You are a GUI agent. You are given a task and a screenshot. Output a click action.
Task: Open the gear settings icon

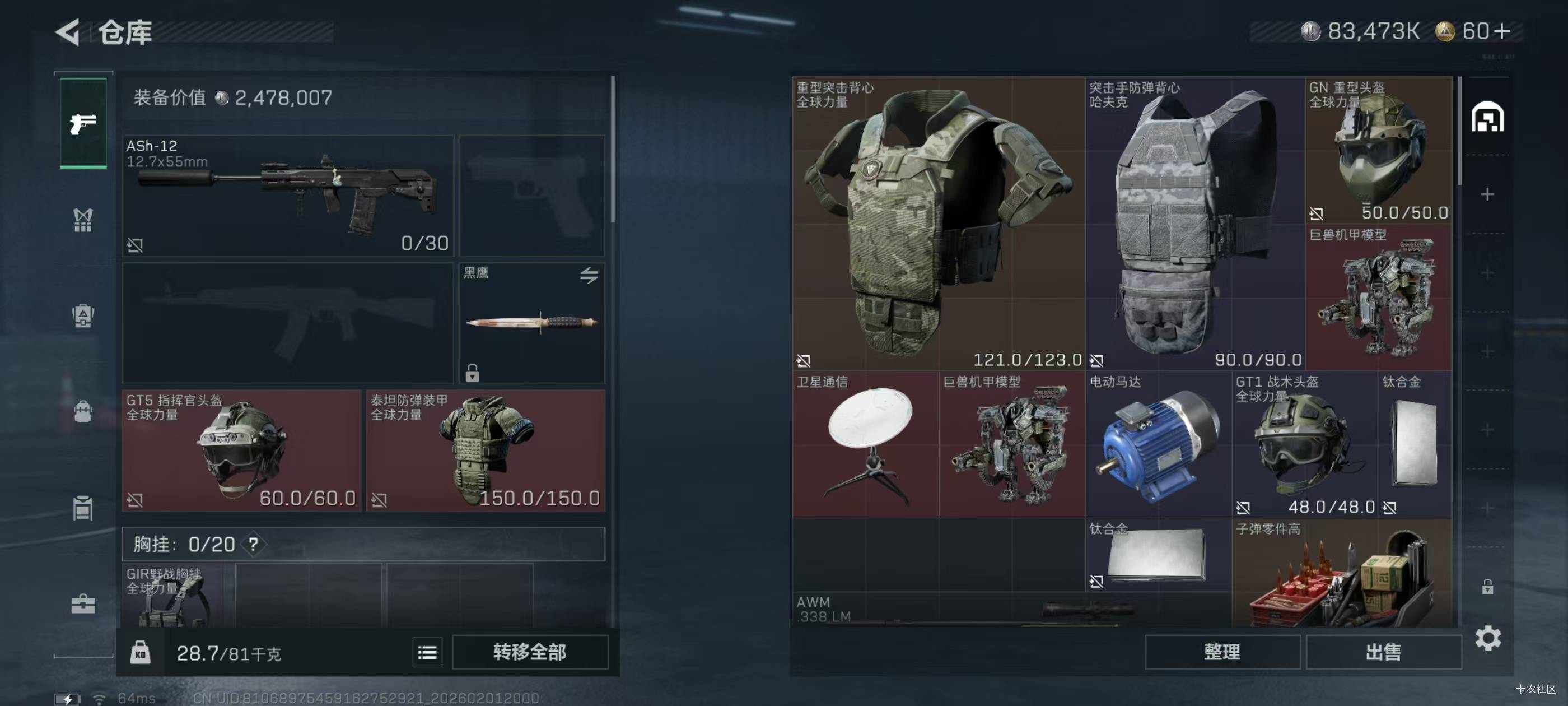[x=1488, y=638]
